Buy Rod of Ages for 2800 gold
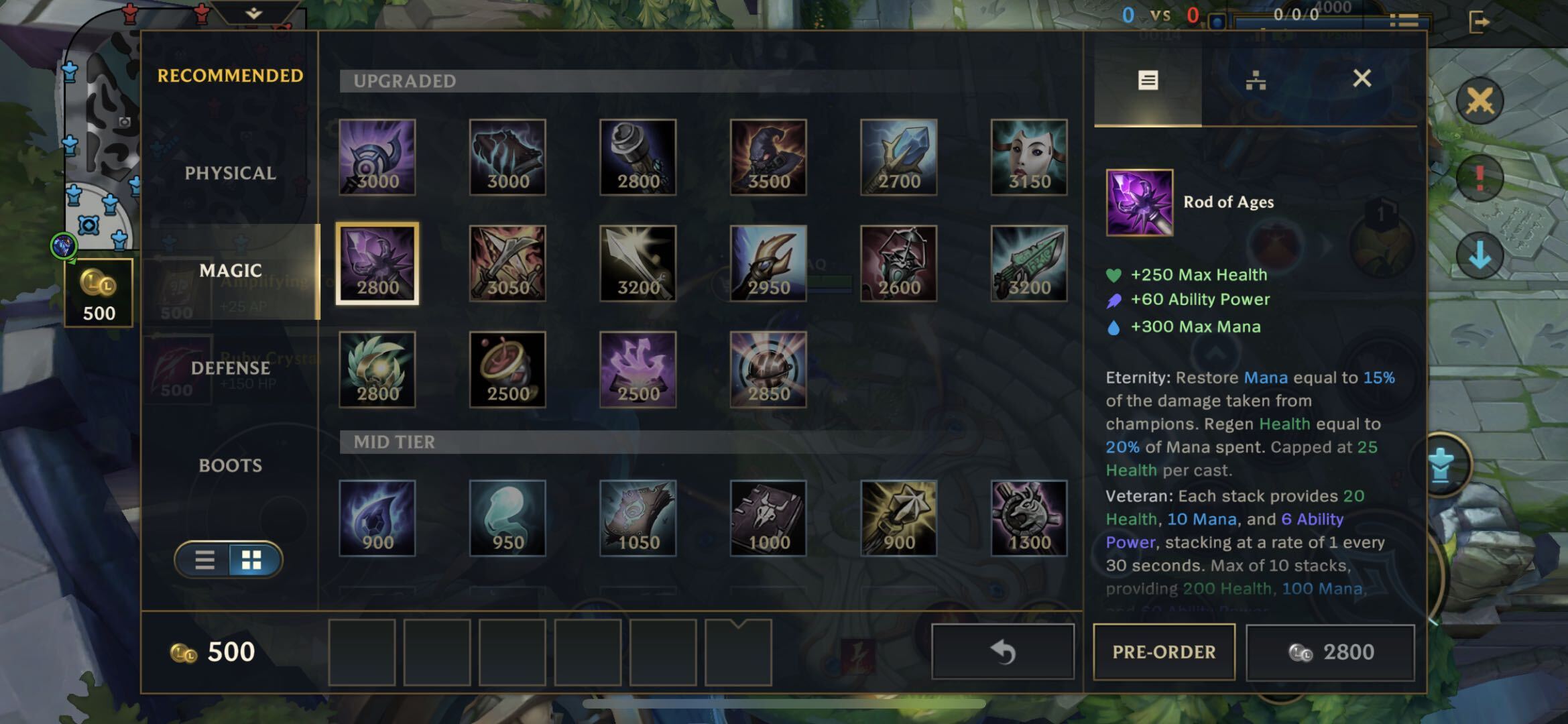1568x724 pixels. [1331, 652]
